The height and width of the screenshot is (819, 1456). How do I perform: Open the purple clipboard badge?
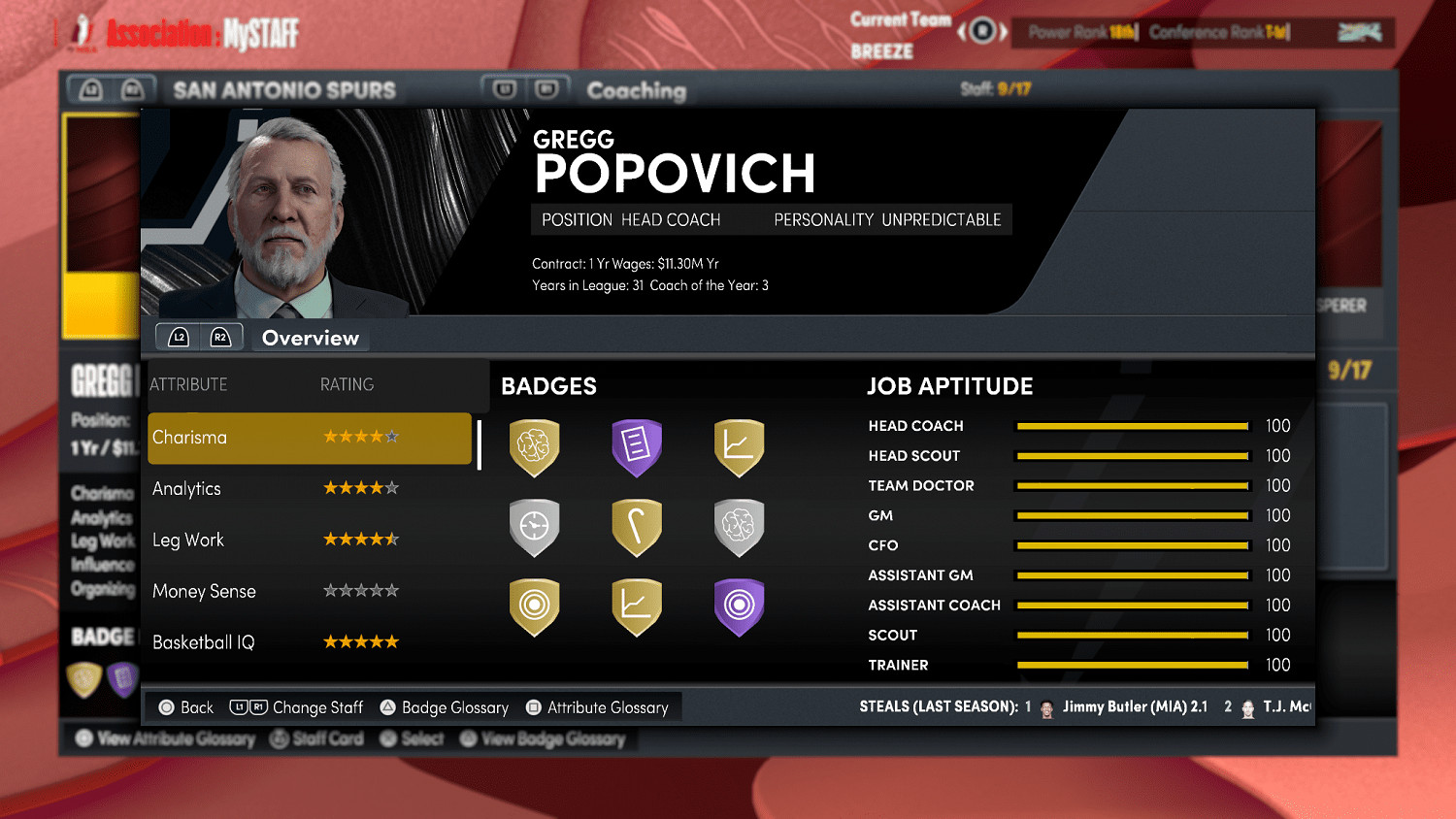coord(638,446)
